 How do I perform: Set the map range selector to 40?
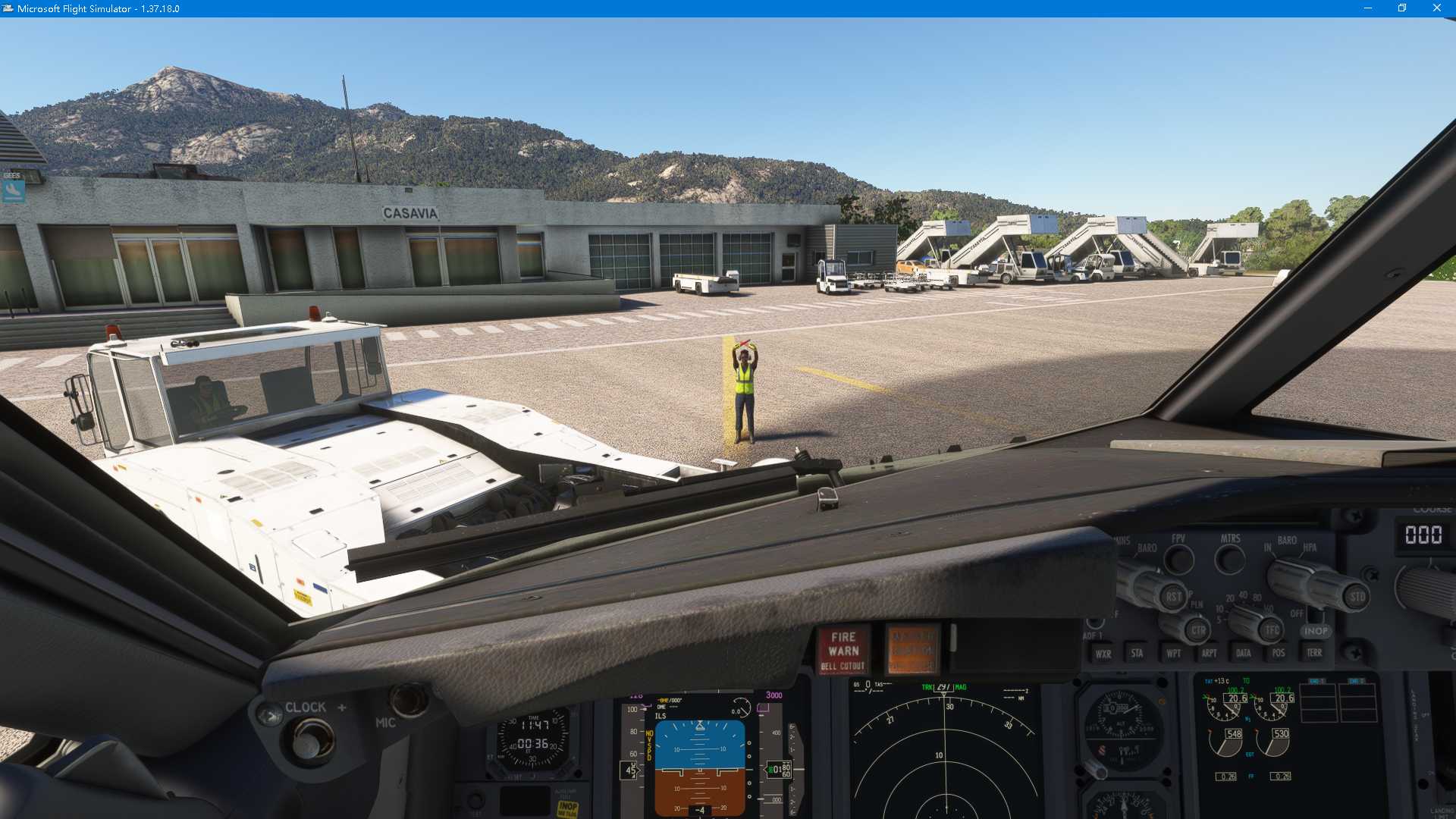click(x=1243, y=595)
